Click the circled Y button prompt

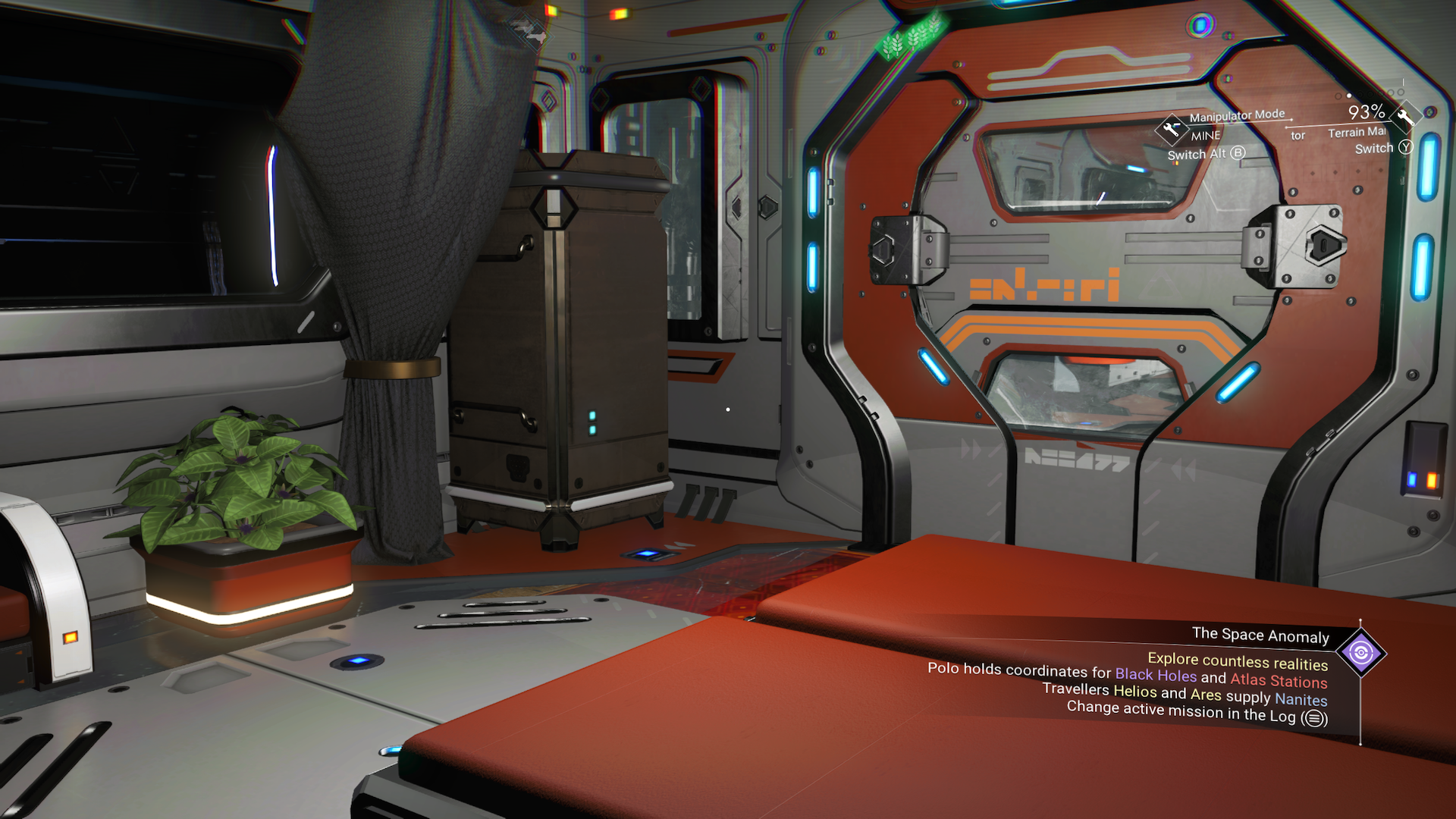(x=1405, y=148)
